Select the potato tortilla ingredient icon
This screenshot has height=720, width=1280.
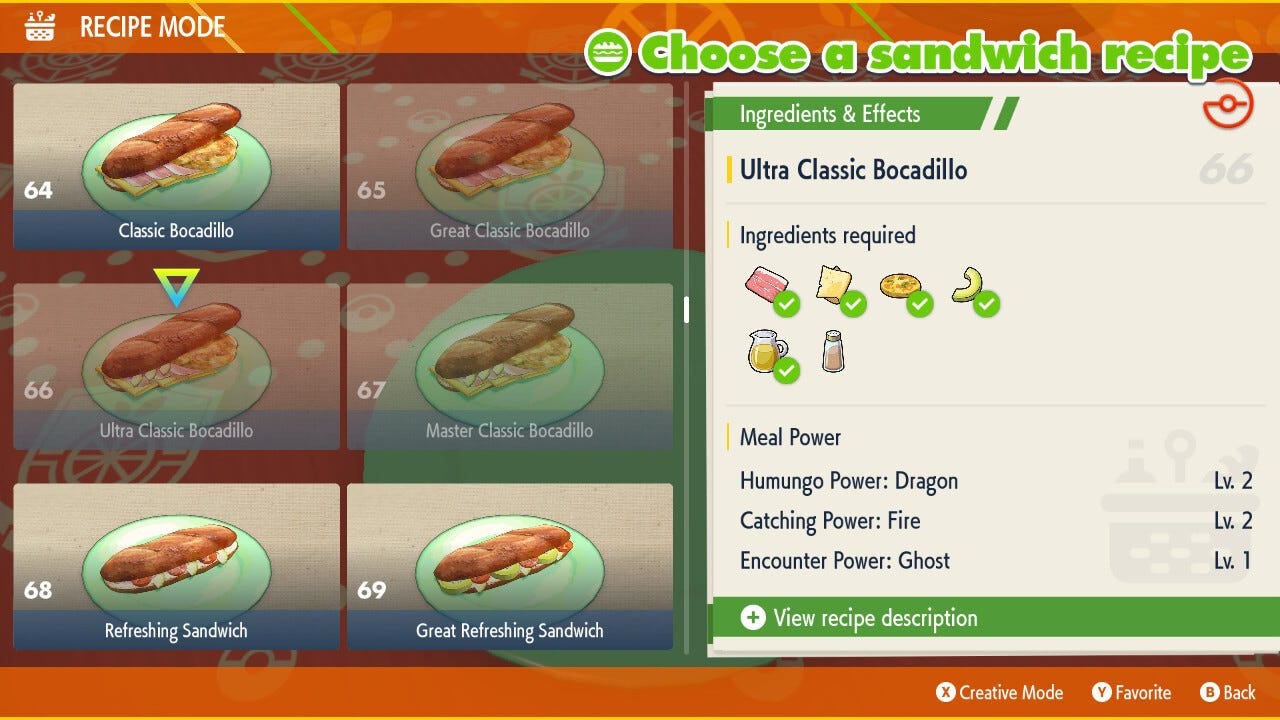901,287
